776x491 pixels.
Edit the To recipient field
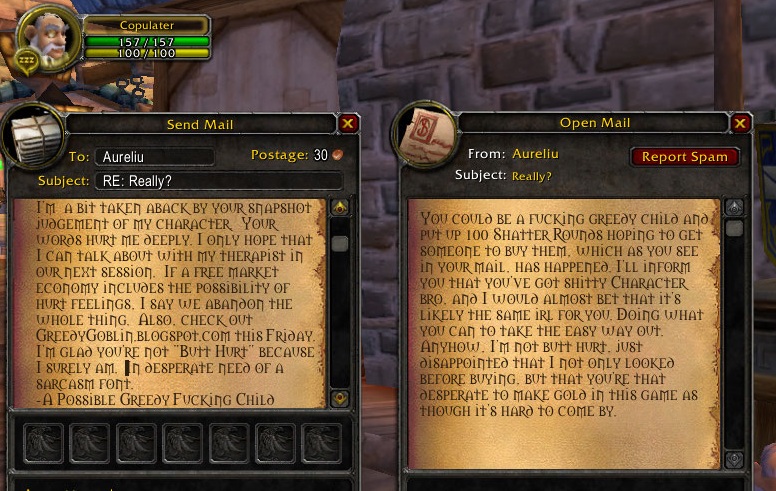pos(155,157)
